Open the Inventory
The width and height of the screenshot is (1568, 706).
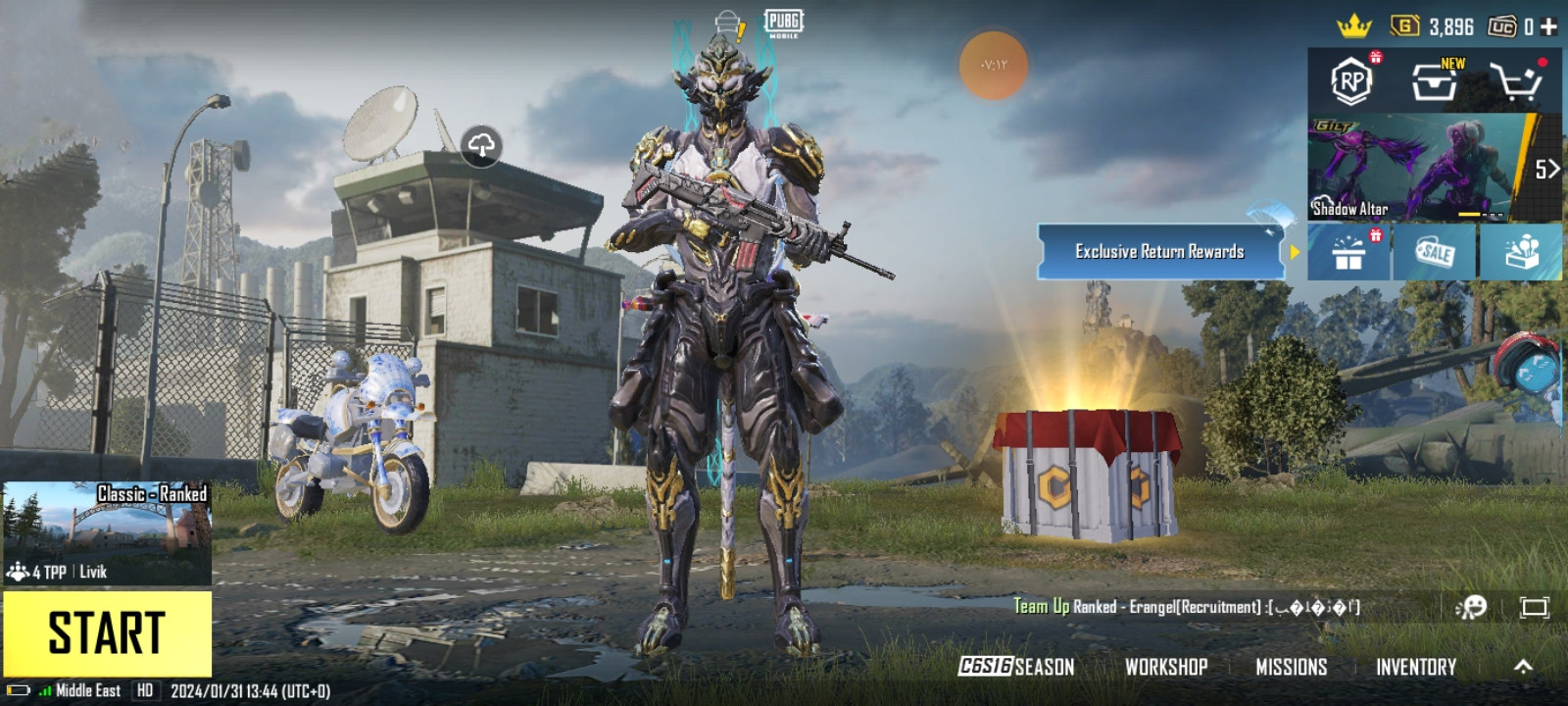click(x=1415, y=667)
